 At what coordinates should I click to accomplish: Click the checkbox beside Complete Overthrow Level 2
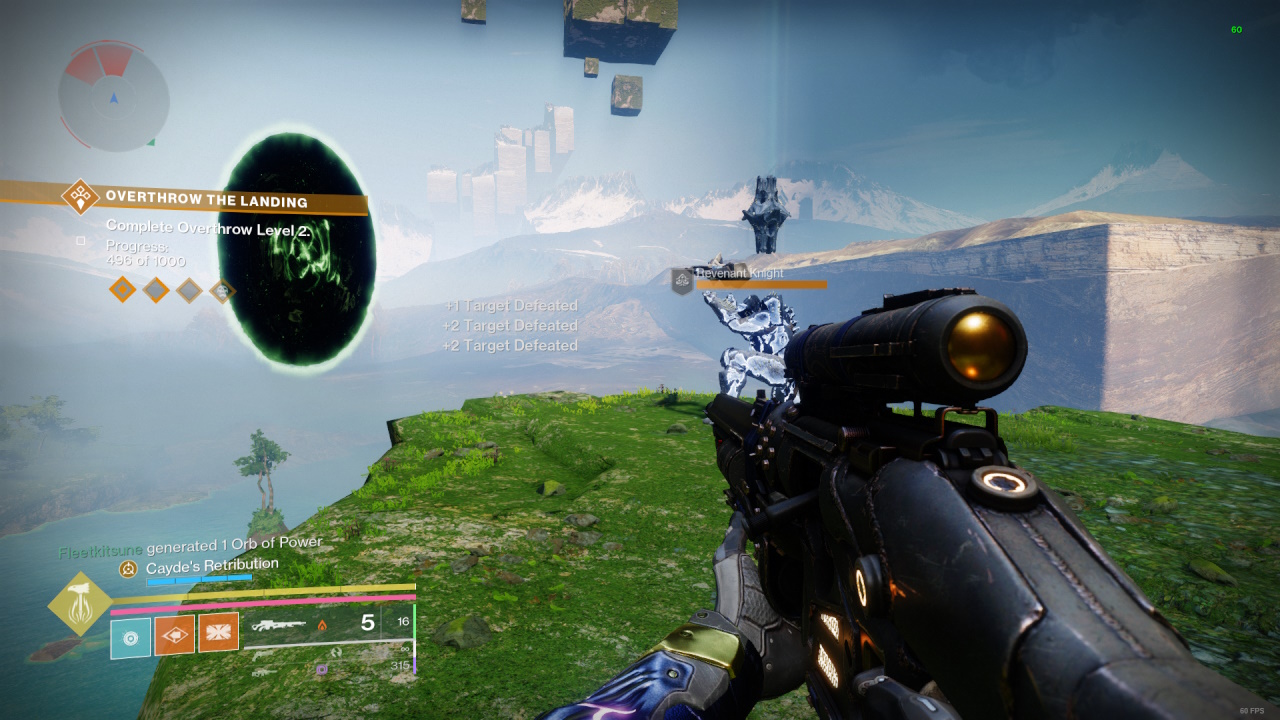81,240
